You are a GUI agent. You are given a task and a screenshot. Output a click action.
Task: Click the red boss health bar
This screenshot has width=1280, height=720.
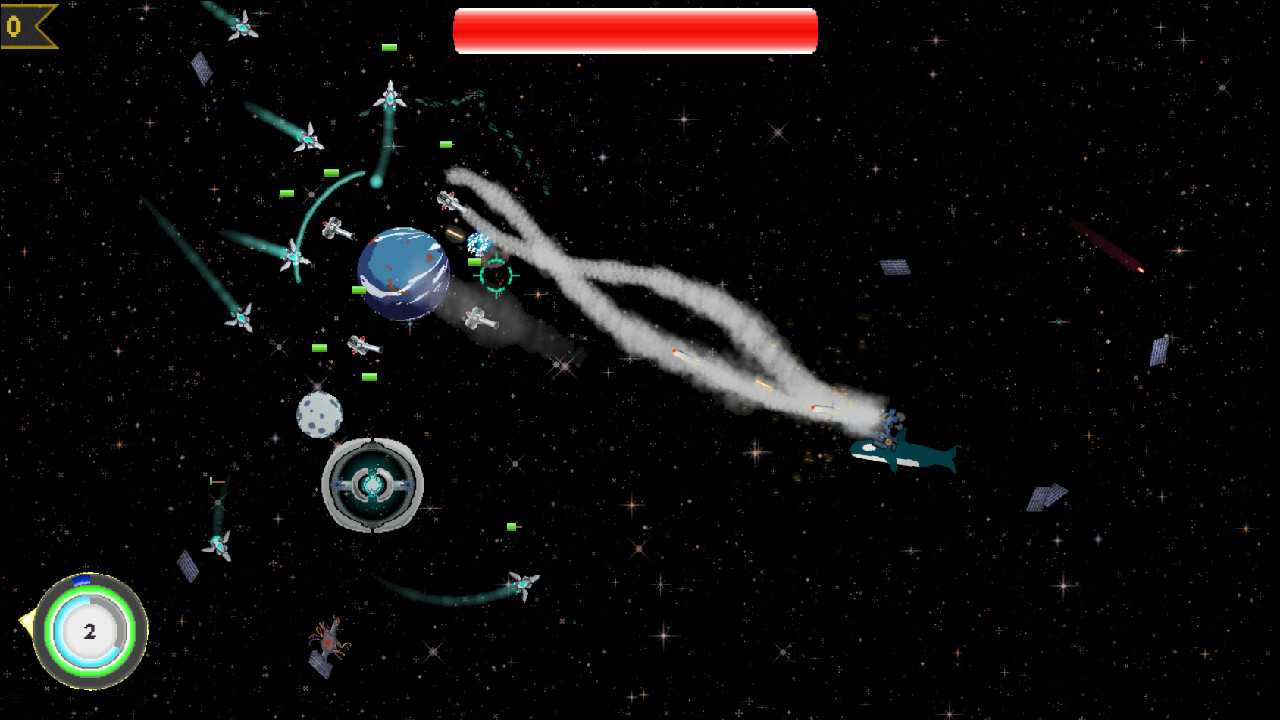tap(636, 30)
